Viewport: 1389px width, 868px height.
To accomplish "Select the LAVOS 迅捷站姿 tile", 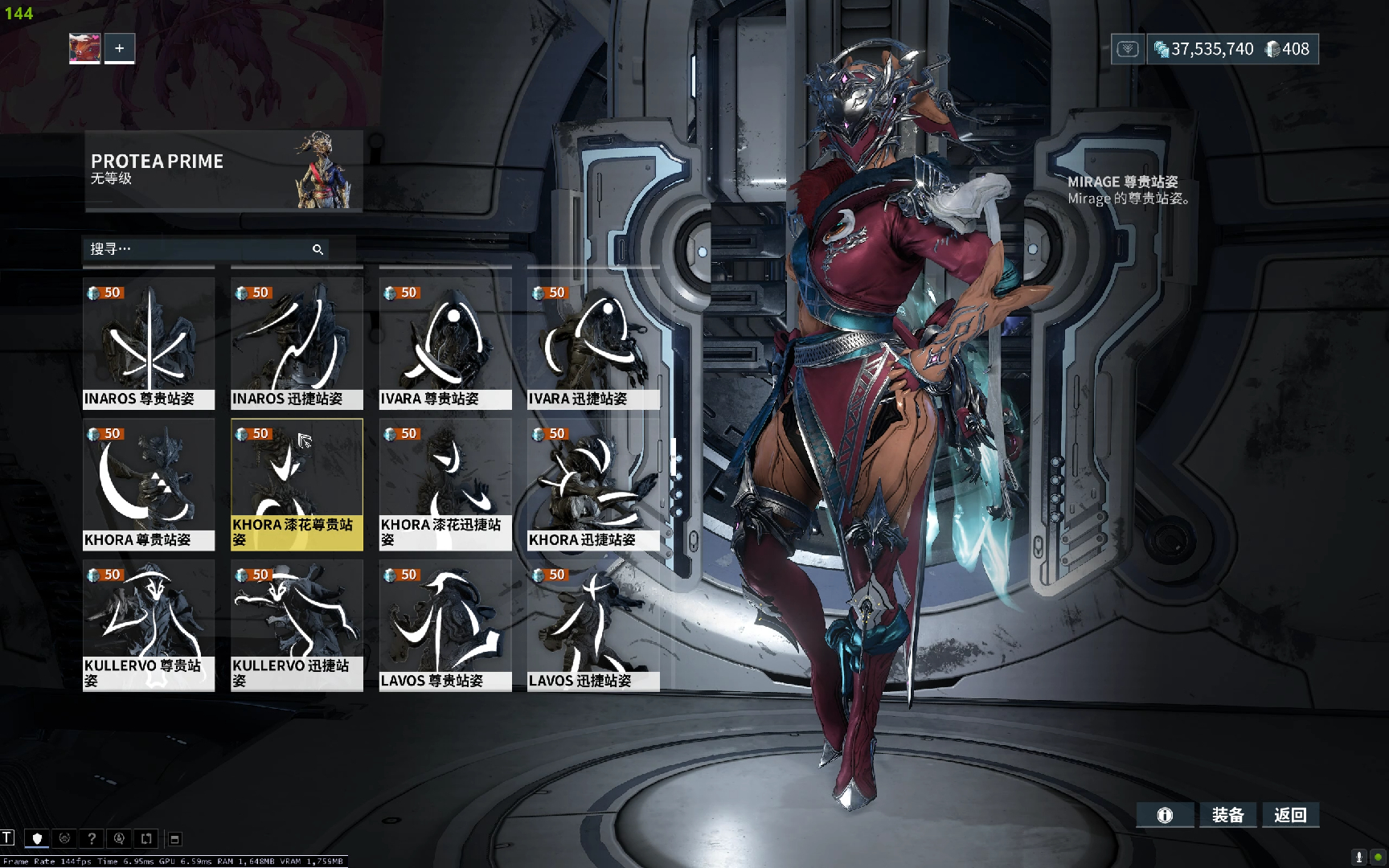I will tap(593, 625).
